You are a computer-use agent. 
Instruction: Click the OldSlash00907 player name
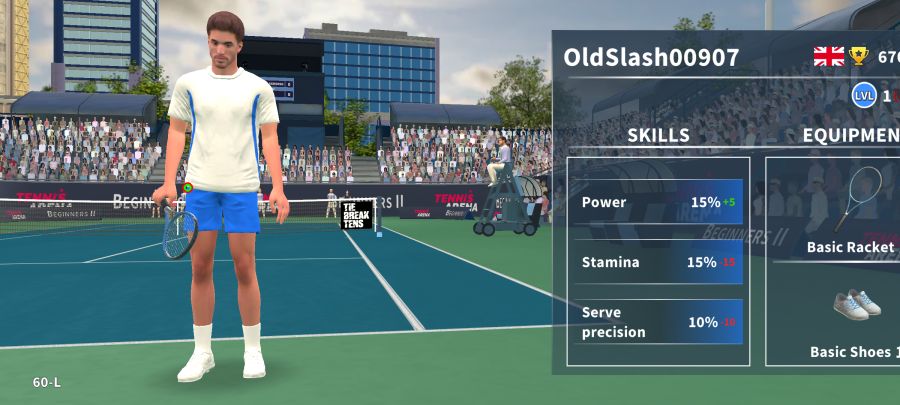(x=651, y=57)
